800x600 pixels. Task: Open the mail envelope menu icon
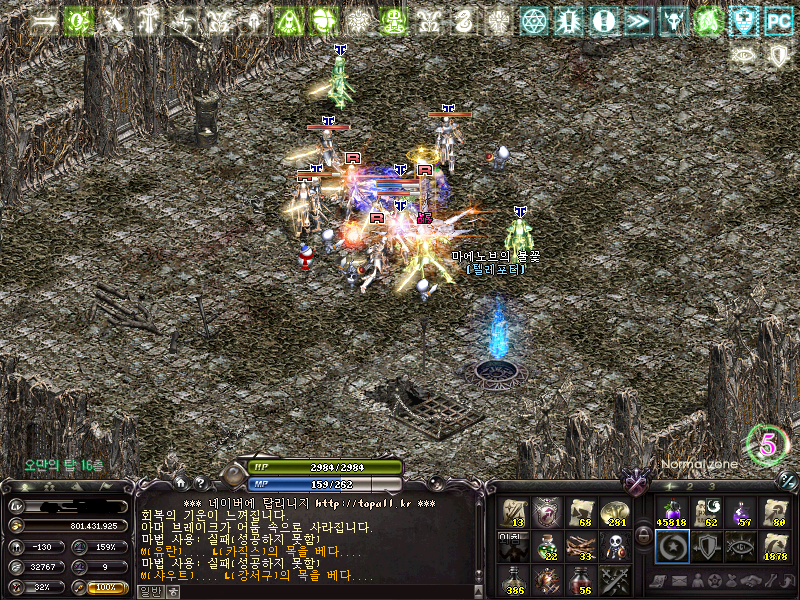coord(677,581)
